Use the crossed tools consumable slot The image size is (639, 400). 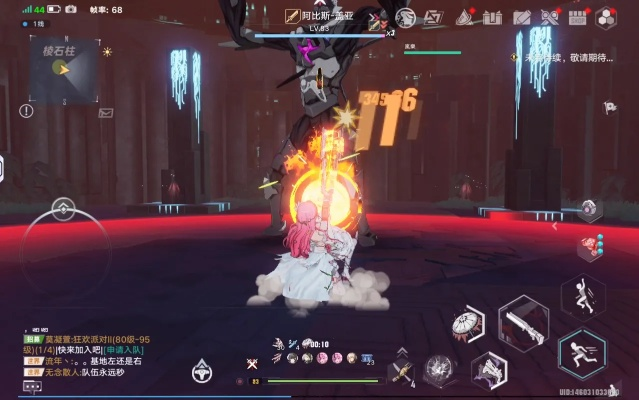pyautogui.click(x=402, y=372)
